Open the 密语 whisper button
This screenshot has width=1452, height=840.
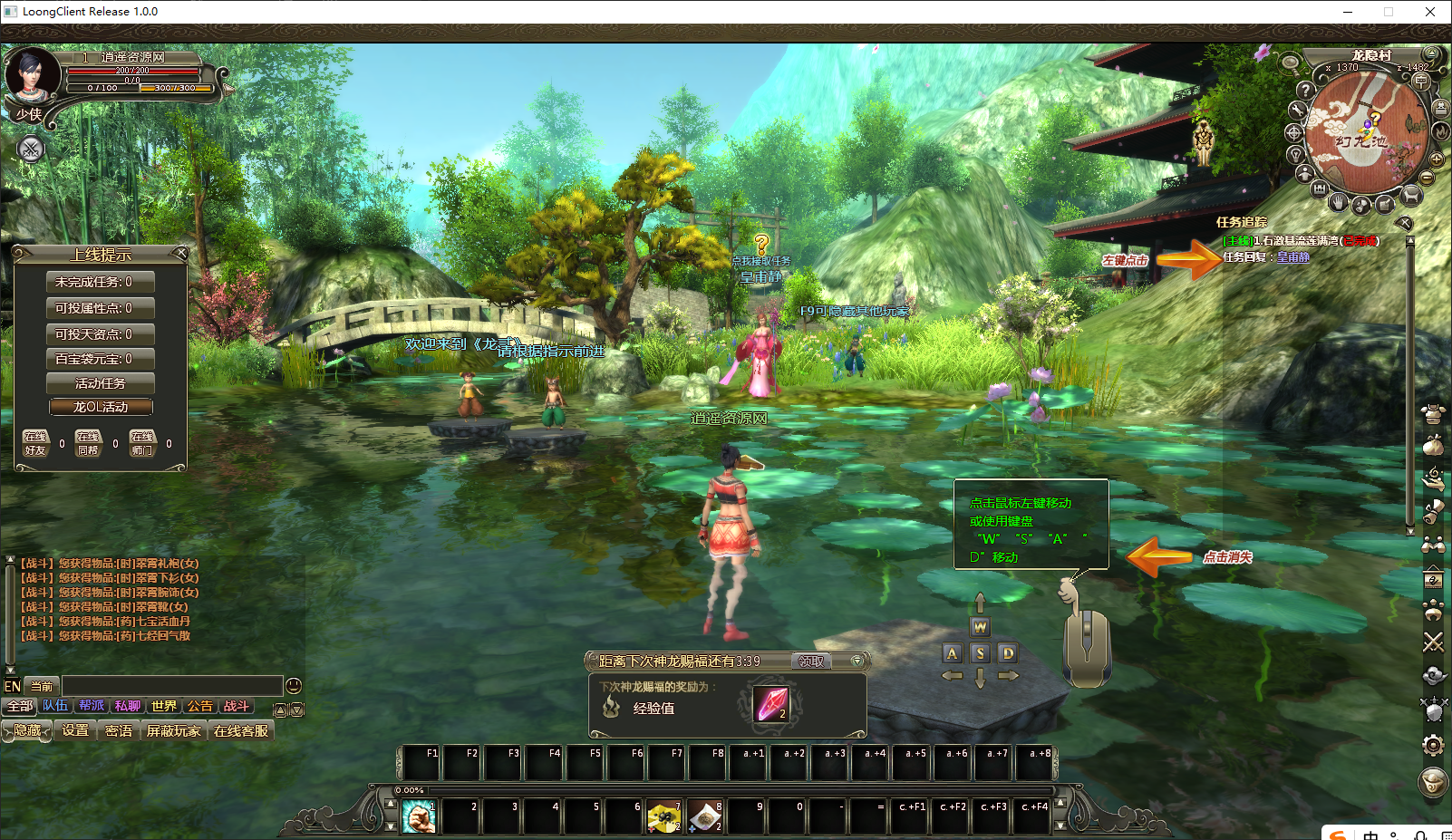(119, 730)
